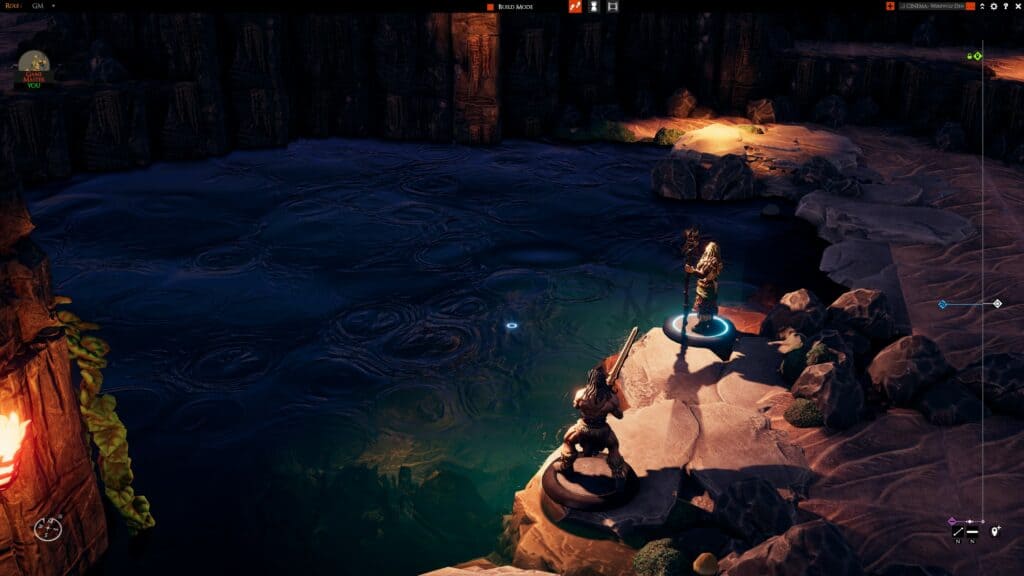
Task: Click the up-down arrows icon in top bar
Action: point(982,7)
